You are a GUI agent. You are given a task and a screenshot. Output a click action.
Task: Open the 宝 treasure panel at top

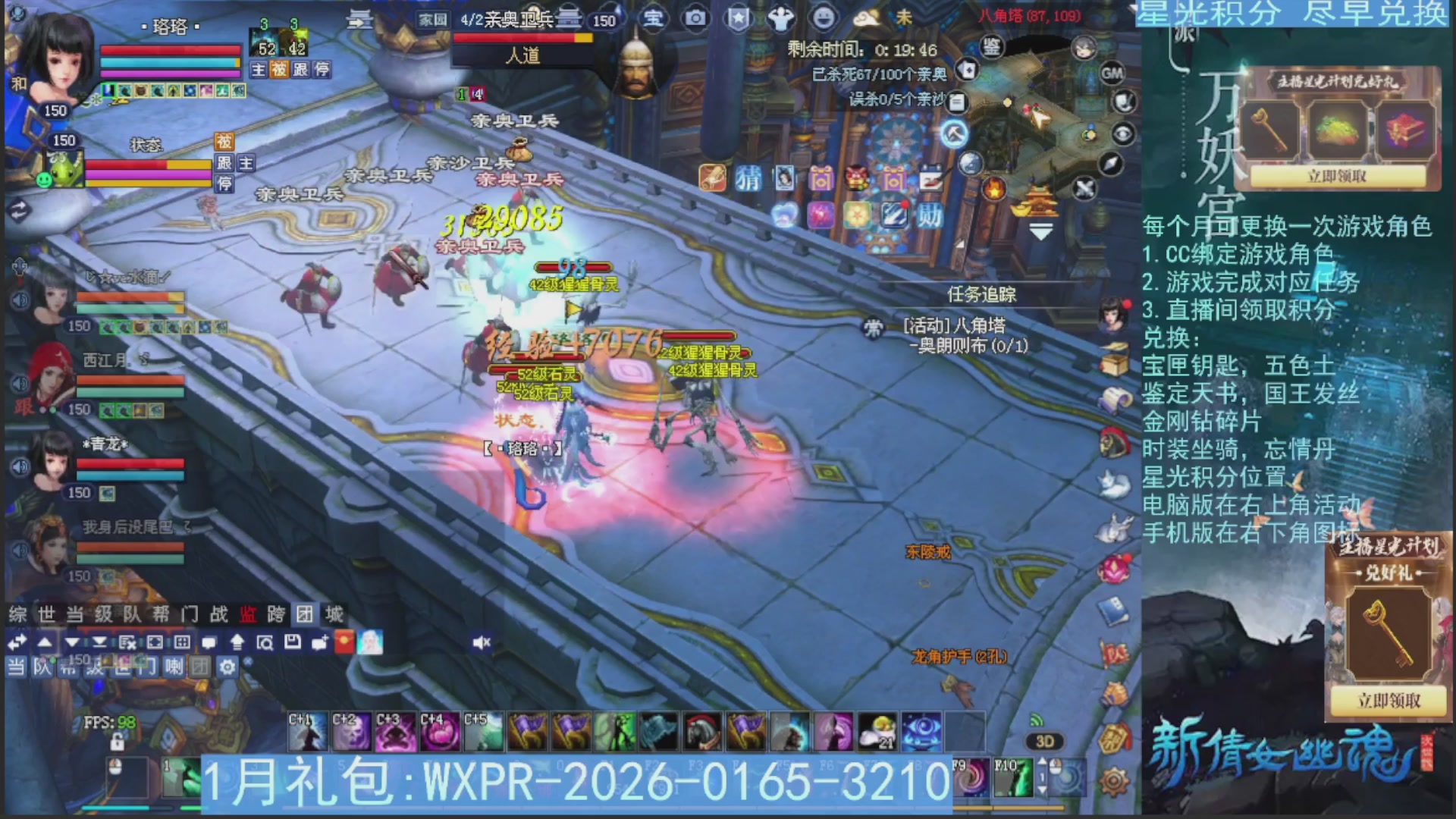(x=654, y=19)
